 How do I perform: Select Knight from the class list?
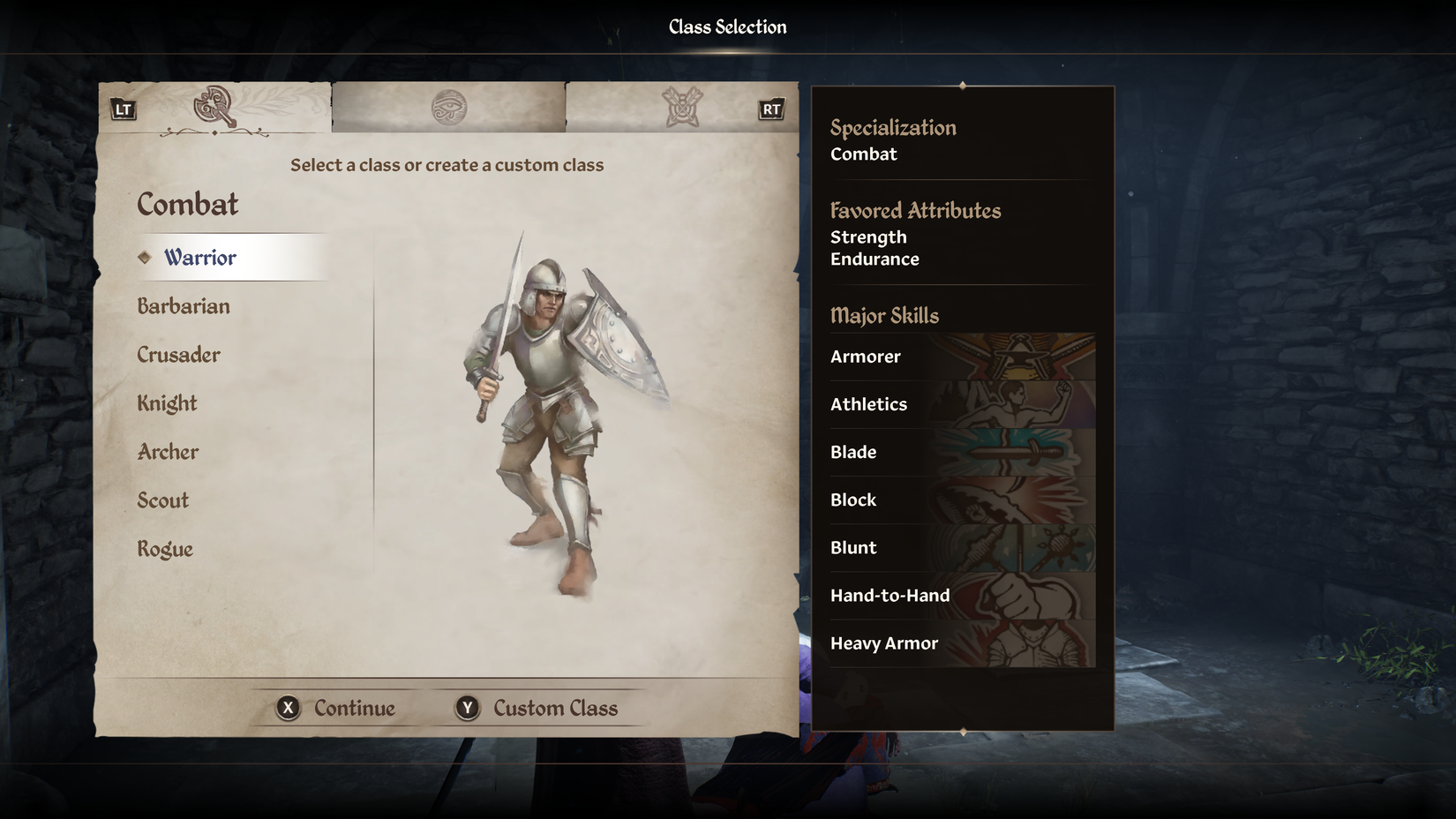[167, 403]
